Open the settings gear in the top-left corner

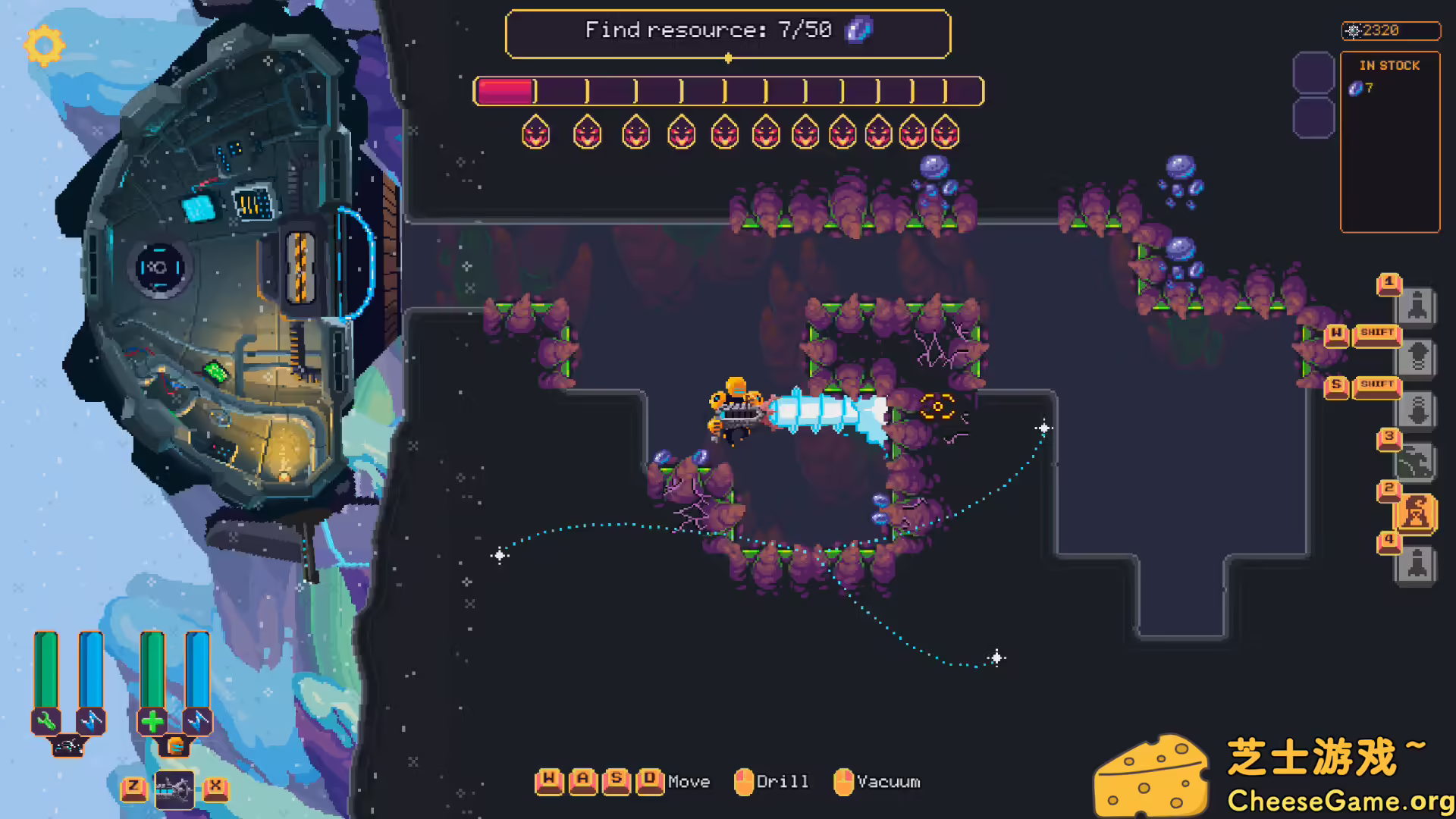click(43, 45)
